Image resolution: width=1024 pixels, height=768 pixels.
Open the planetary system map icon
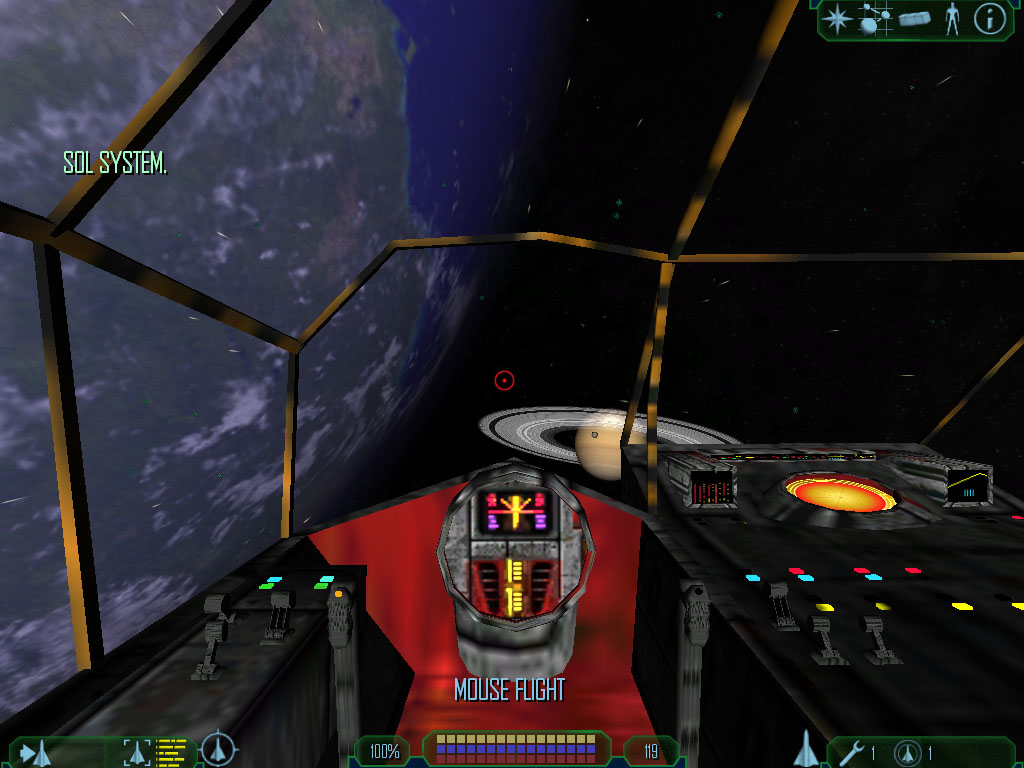click(875, 19)
